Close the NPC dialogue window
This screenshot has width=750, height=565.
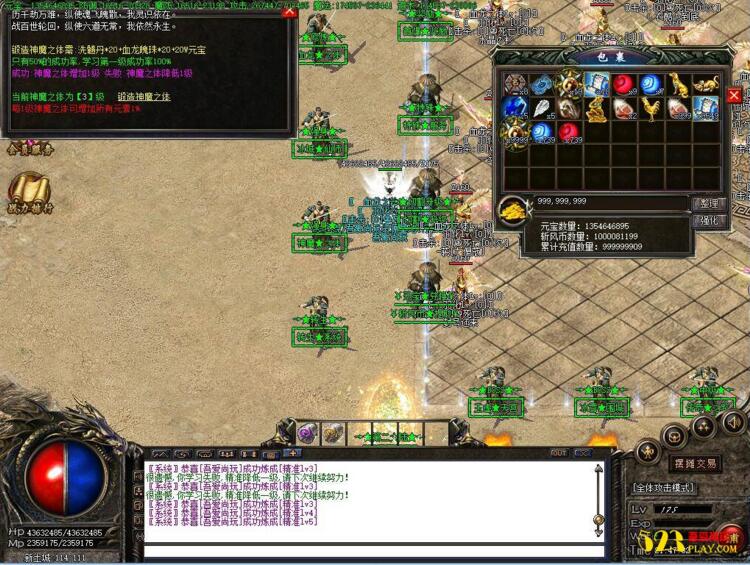(289, 12)
